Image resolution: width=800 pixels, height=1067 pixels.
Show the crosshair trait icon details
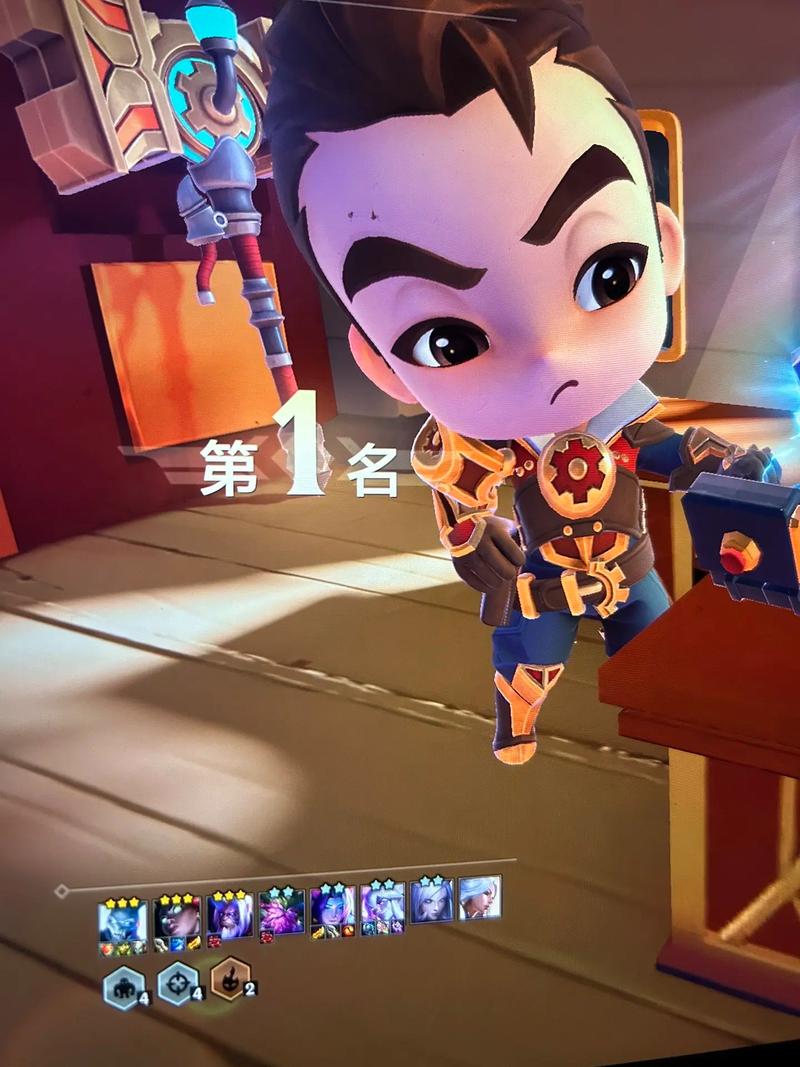[178, 984]
